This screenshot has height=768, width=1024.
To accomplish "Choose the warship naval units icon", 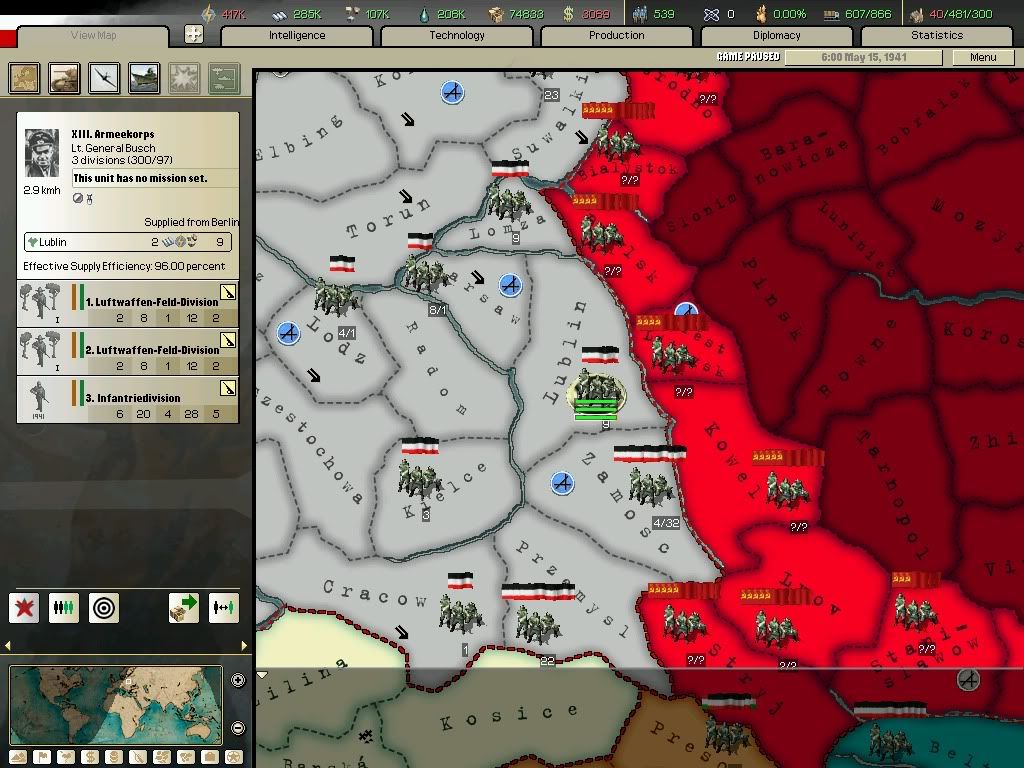I will pos(145,78).
